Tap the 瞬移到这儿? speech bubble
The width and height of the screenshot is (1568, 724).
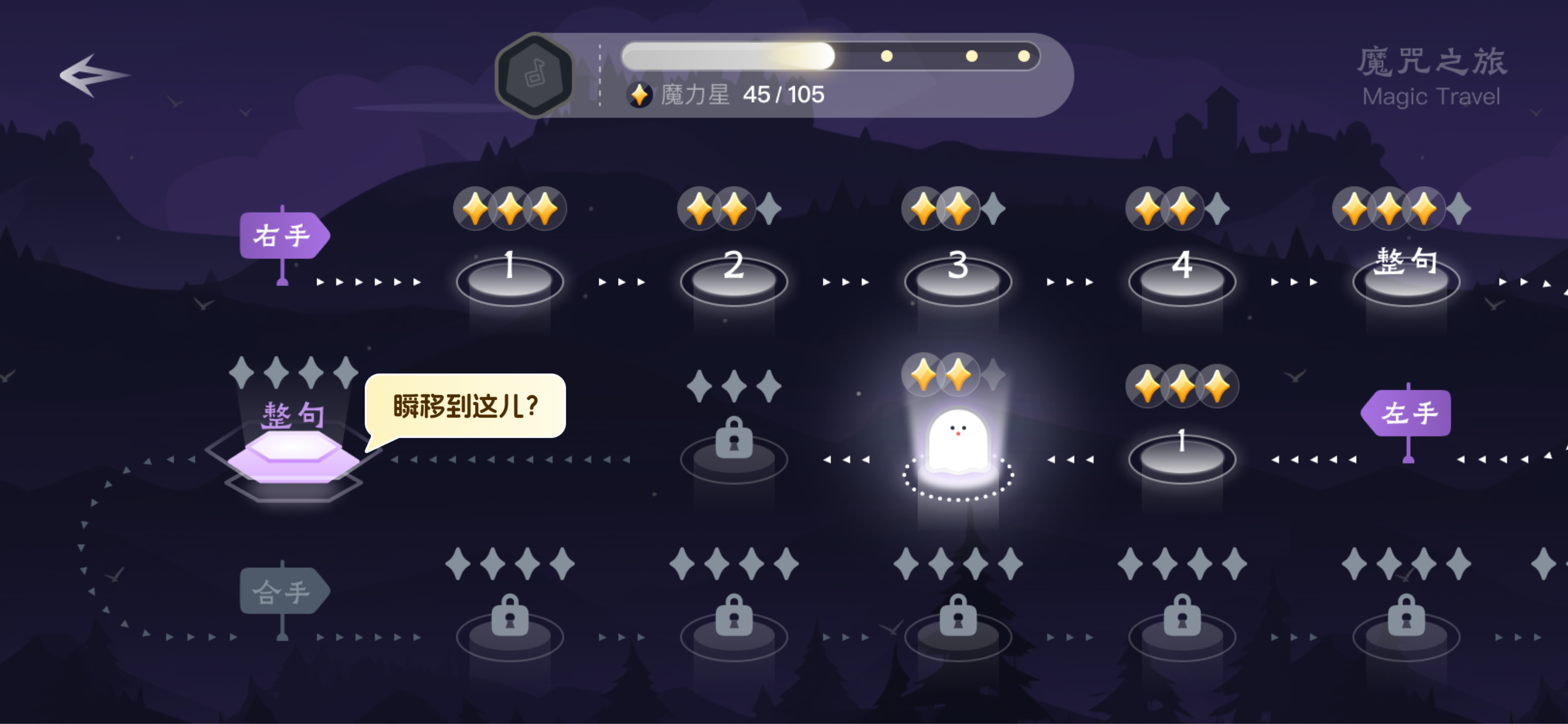(x=466, y=406)
